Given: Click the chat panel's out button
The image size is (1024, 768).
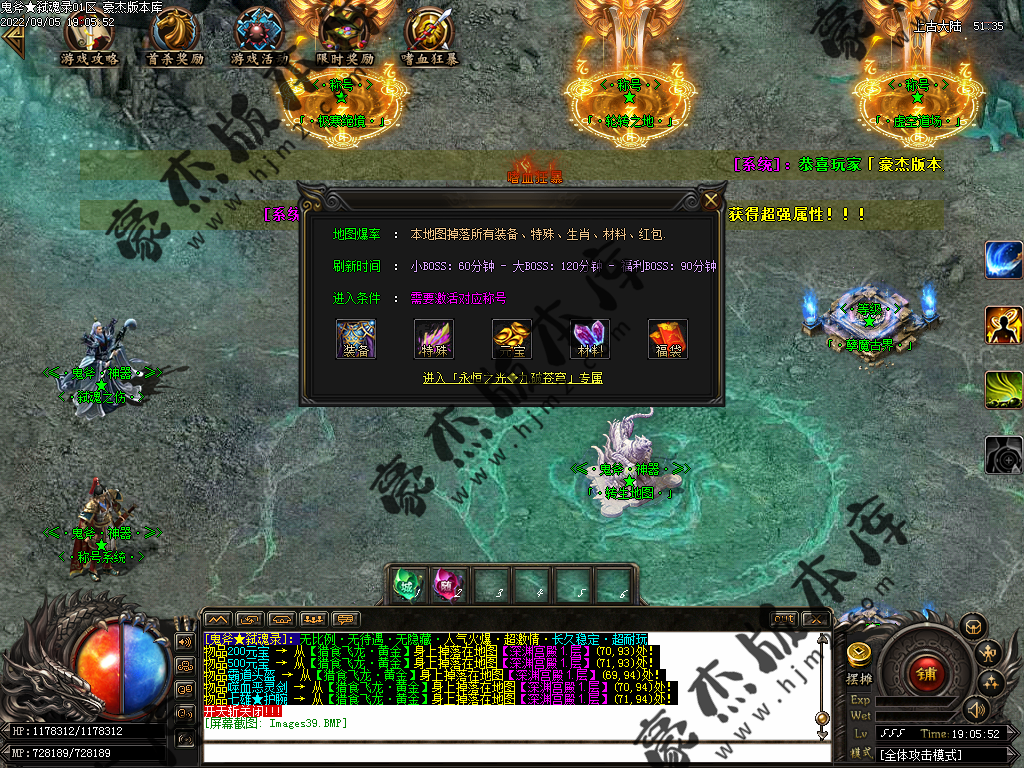Looking at the screenshot, I should (x=785, y=619).
